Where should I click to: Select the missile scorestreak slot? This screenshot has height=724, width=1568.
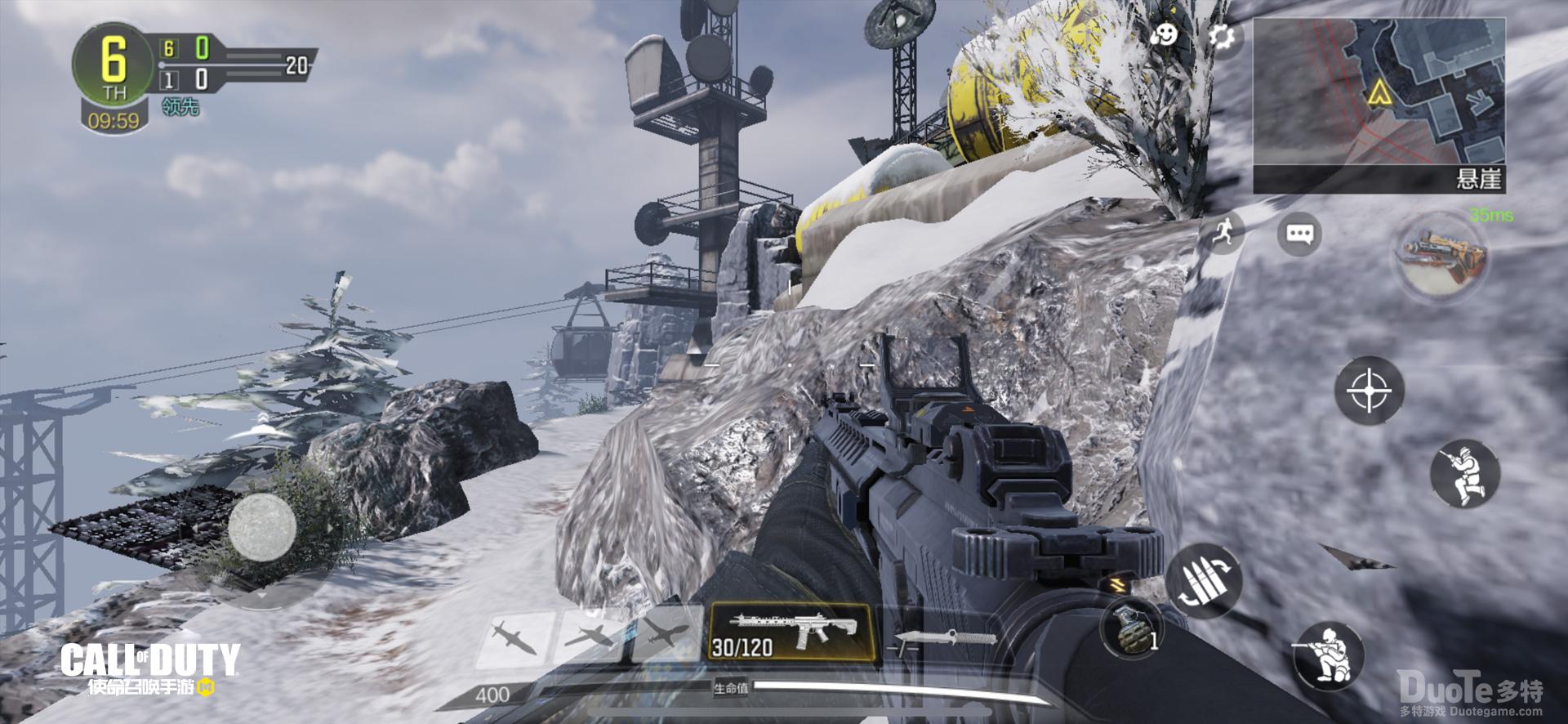pyautogui.click(x=515, y=637)
